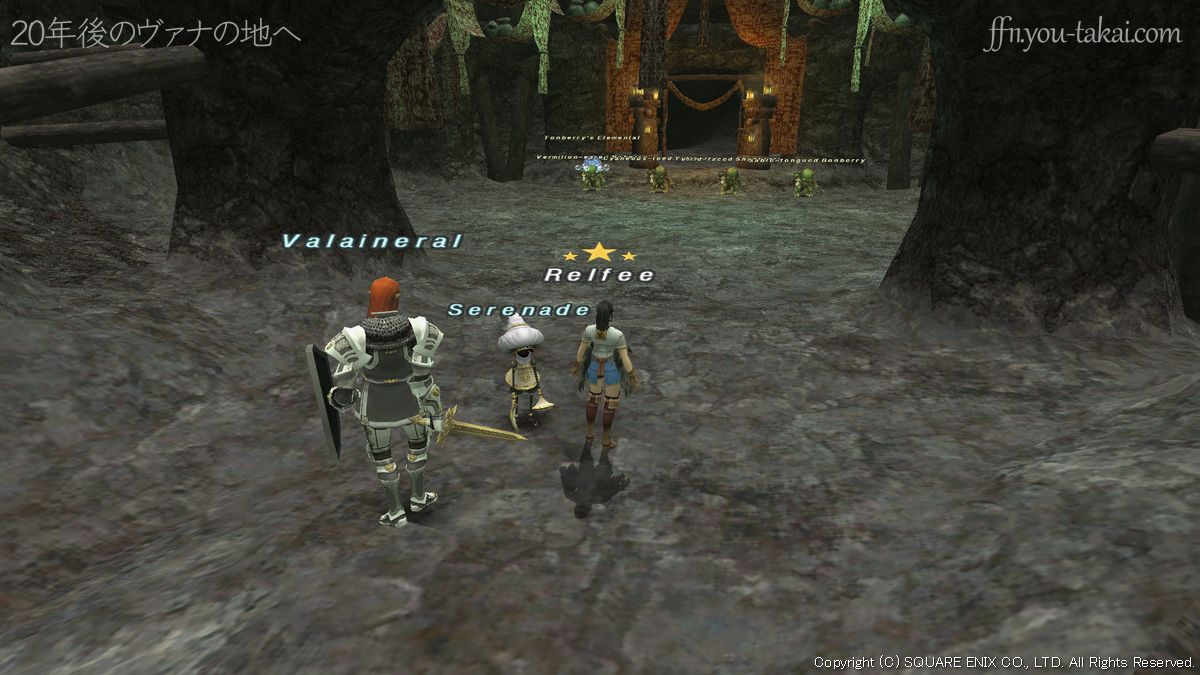Viewport: 1200px width, 675px height.
Task: Select the Valaineral name label
Action: [x=372, y=241]
